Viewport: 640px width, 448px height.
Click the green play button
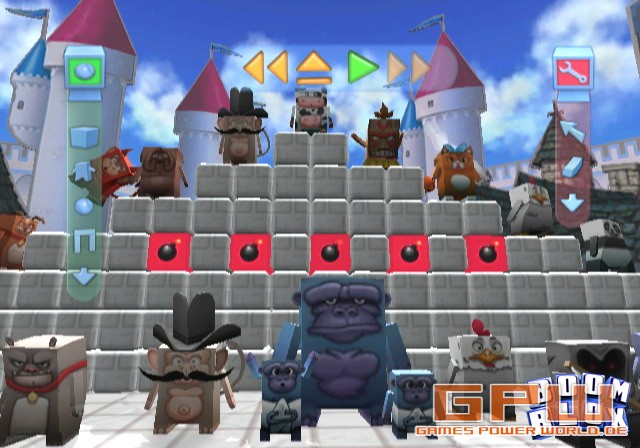point(362,67)
